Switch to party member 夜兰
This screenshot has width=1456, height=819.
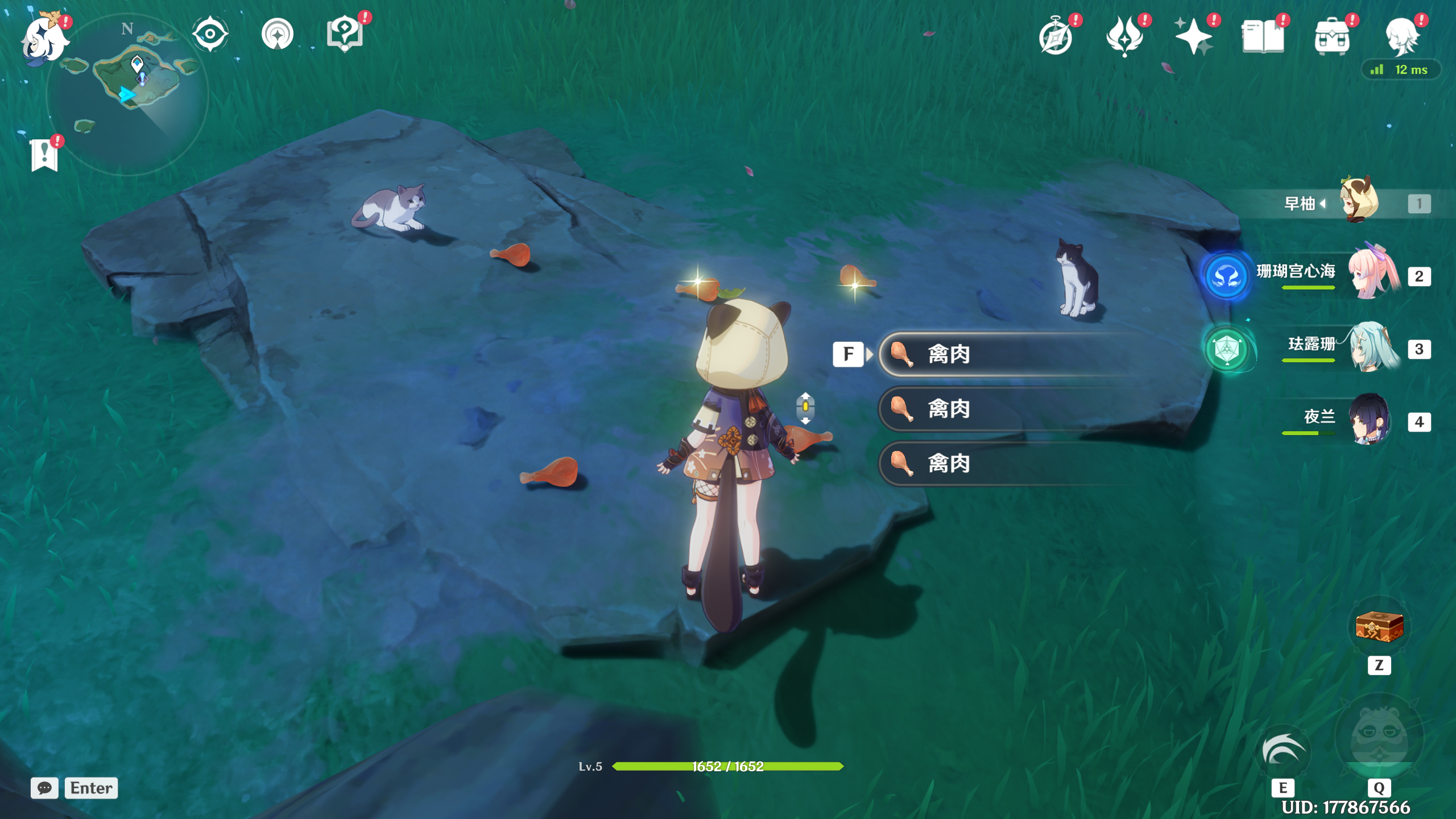[x=1372, y=421]
